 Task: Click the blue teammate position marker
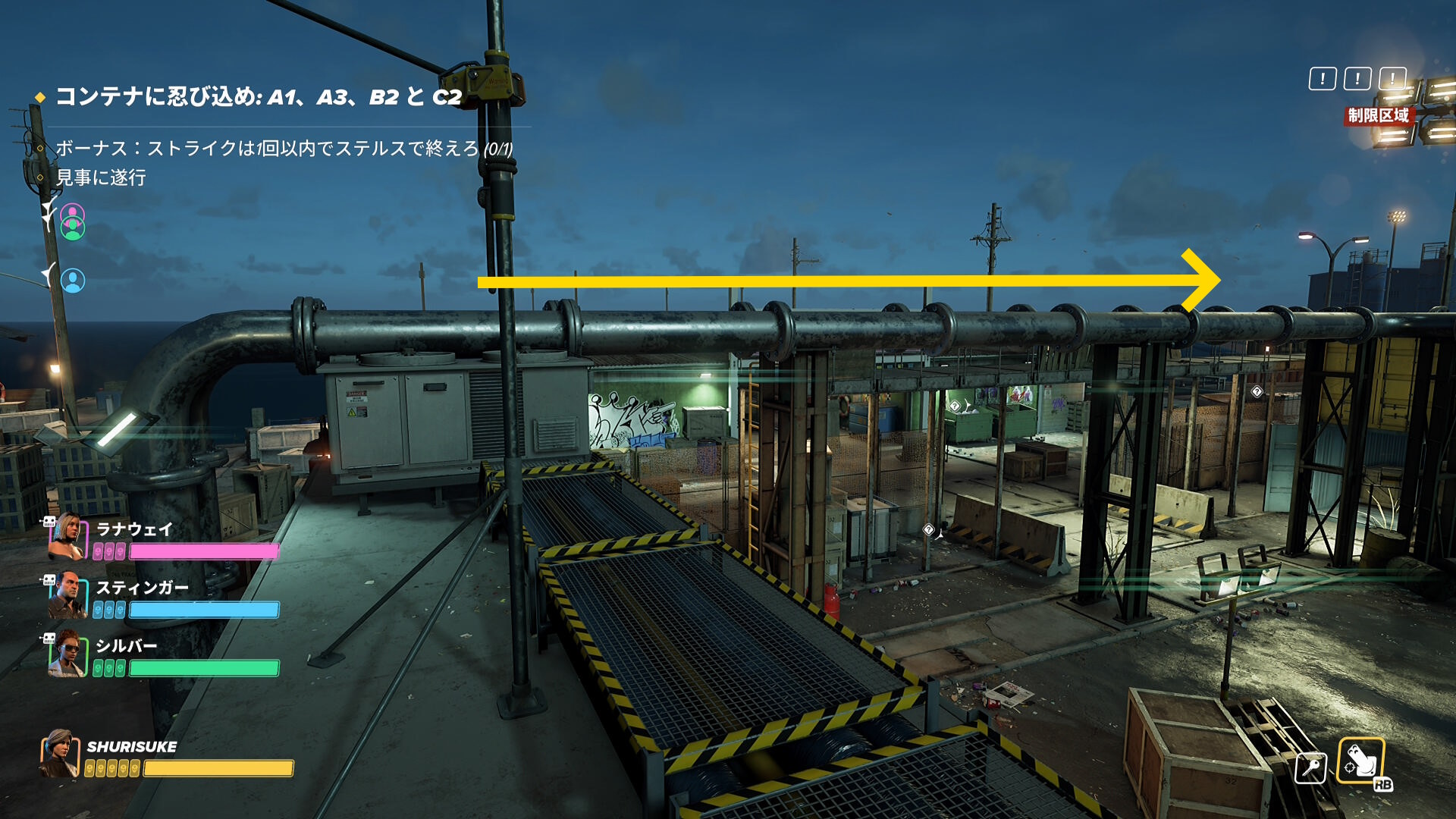coord(73,281)
